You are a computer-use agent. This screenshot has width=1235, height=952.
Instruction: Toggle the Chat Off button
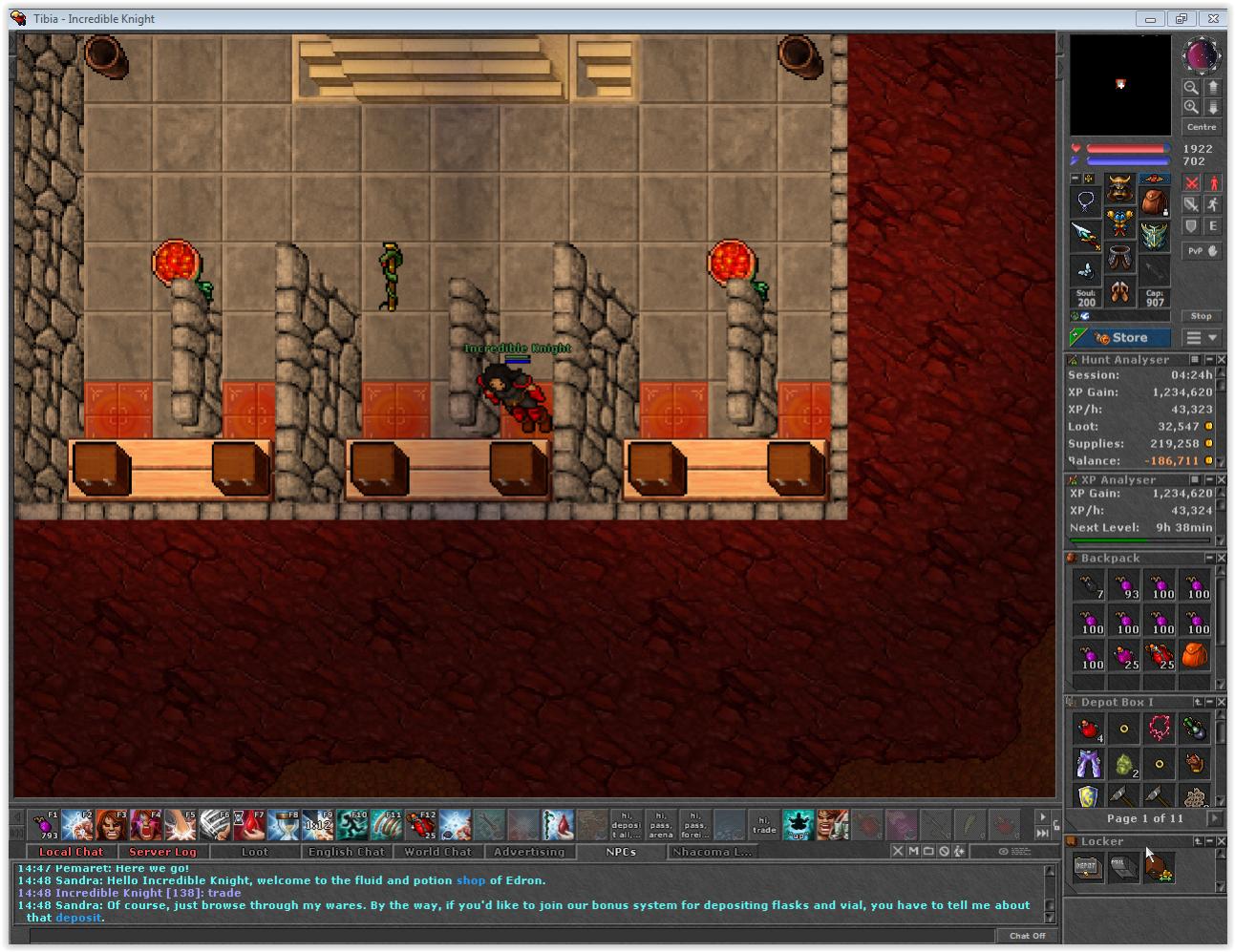point(1027,936)
